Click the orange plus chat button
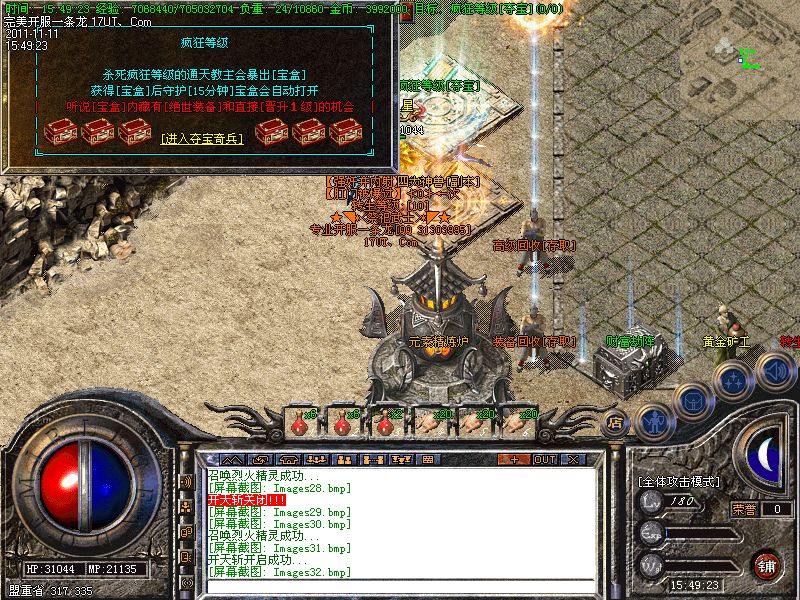 tap(514, 459)
